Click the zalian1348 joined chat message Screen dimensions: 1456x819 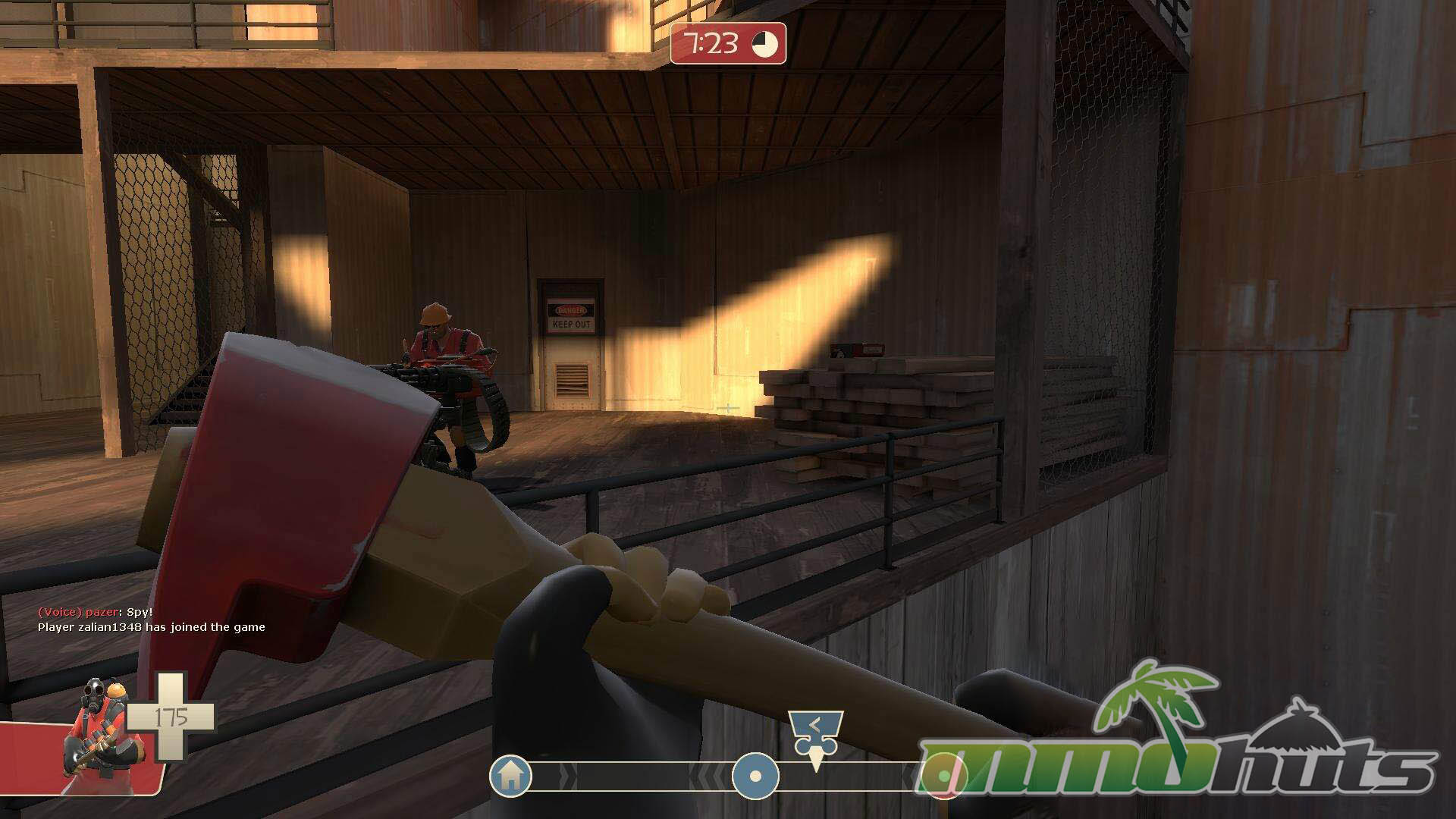coord(152,627)
